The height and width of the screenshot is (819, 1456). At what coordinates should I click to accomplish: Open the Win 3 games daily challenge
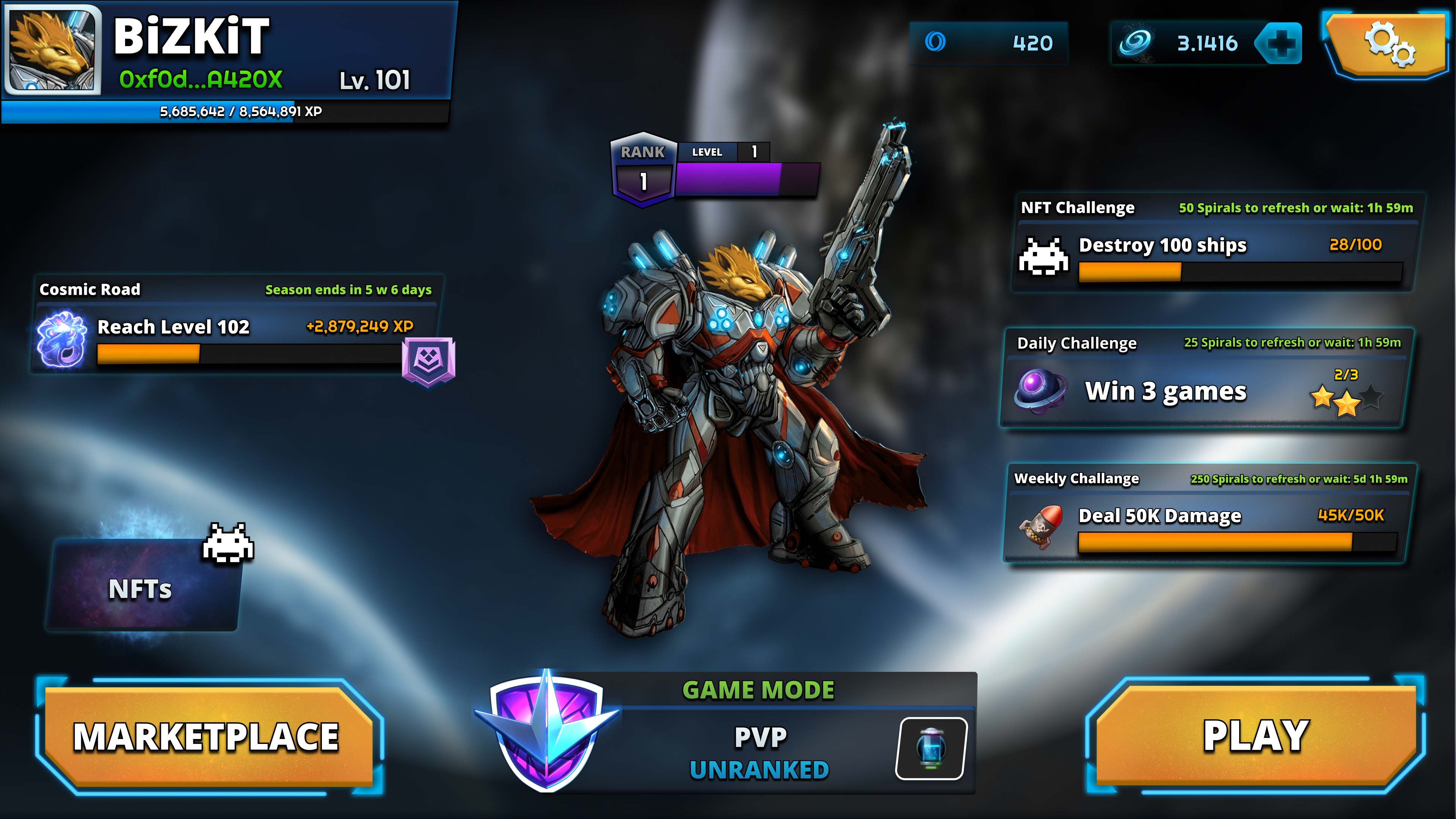pos(1204,391)
